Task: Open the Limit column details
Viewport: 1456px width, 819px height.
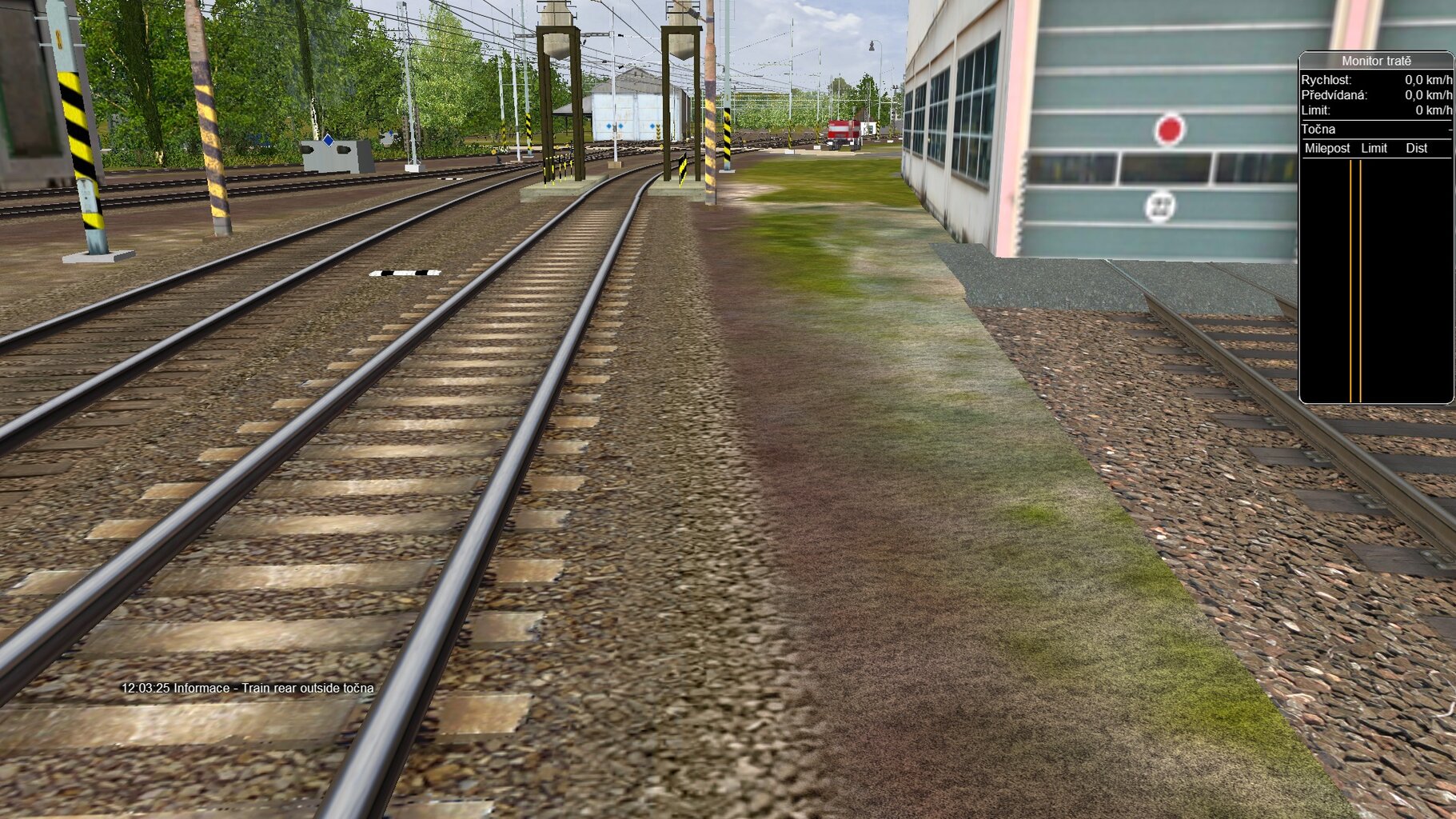Action: tap(1374, 148)
